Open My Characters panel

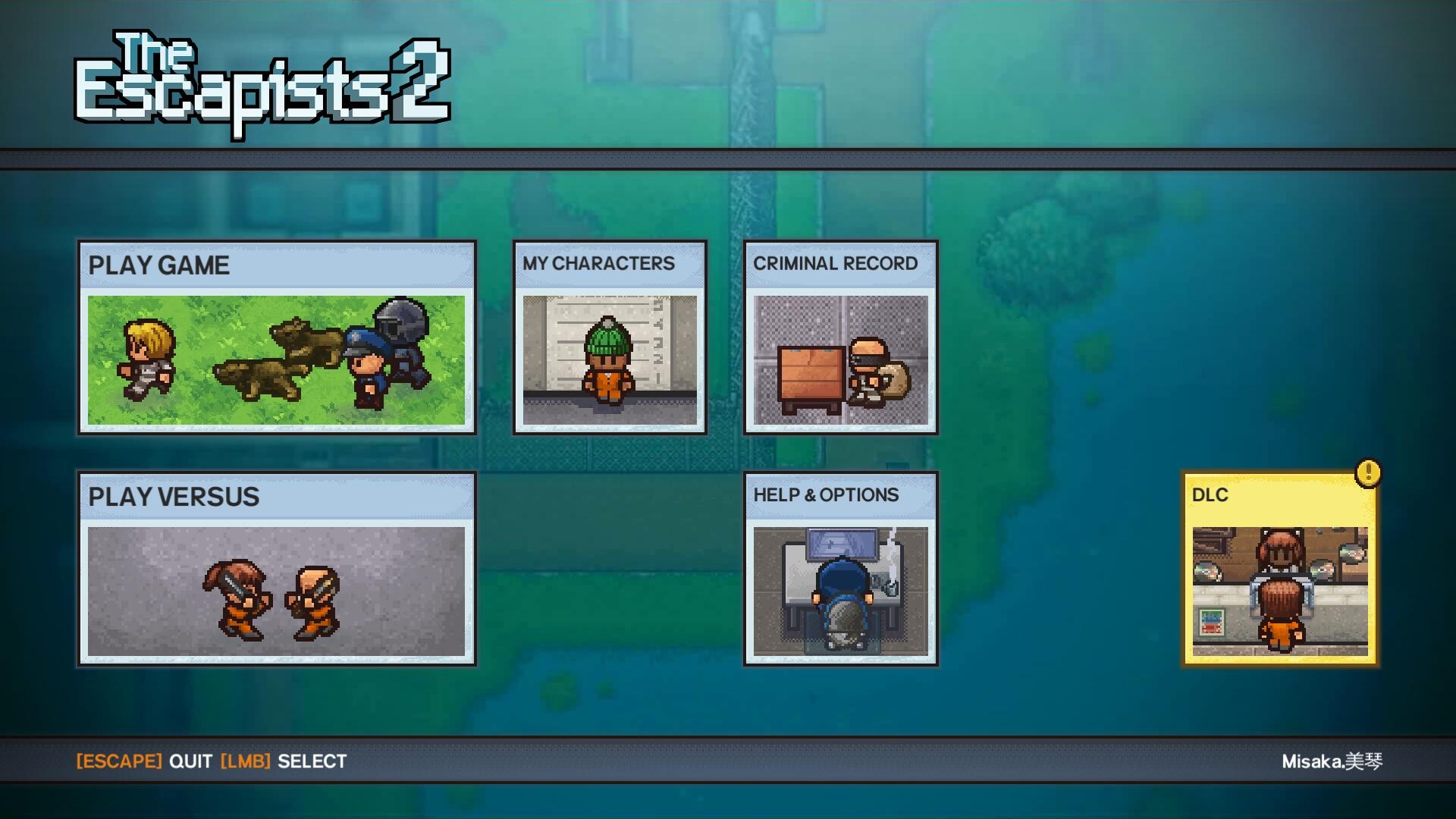point(610,337)
